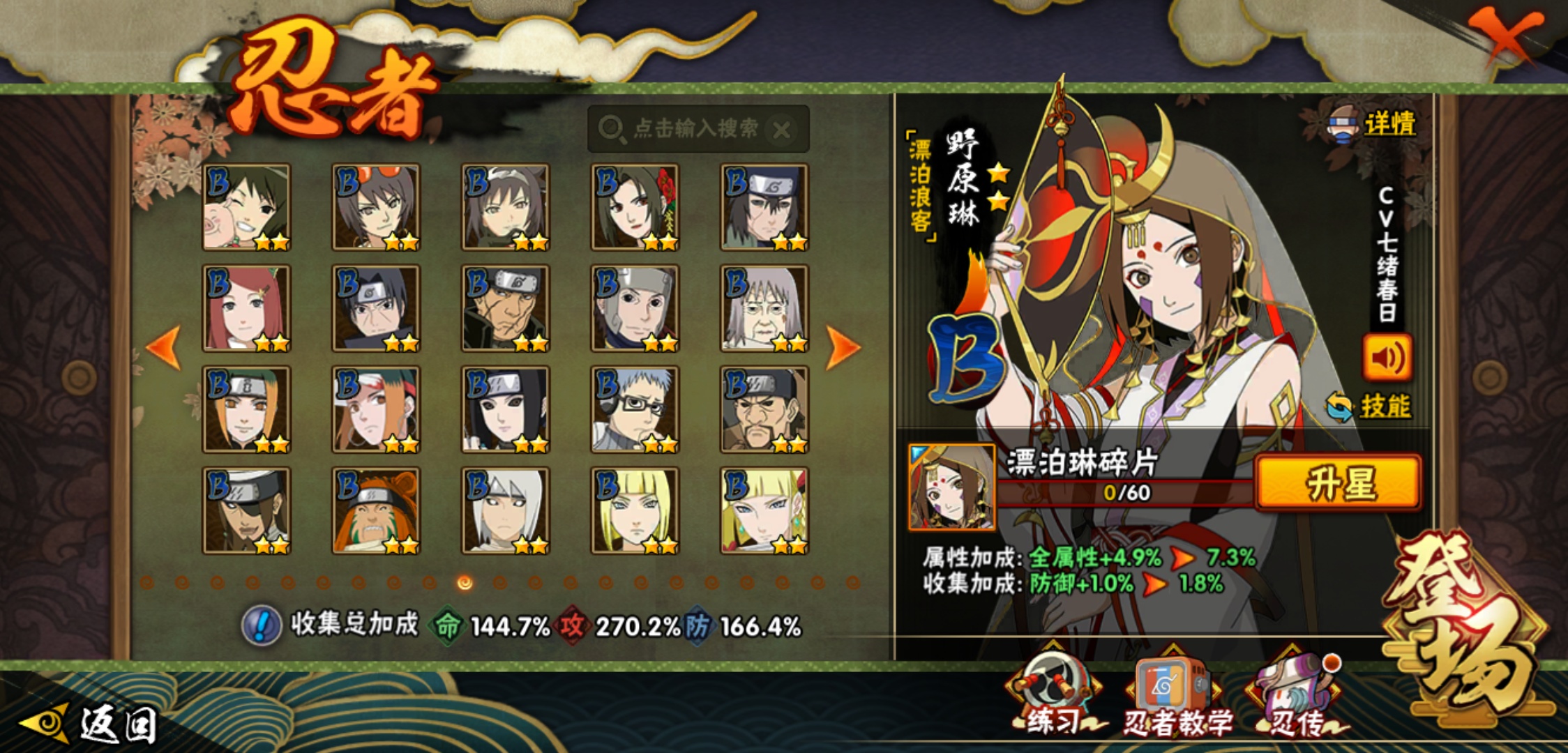The height and width of the screenshot is (753, 1568).
Task: Select the 漂泊琳碎片 fragment icon
Action: [x=952, y=487]
